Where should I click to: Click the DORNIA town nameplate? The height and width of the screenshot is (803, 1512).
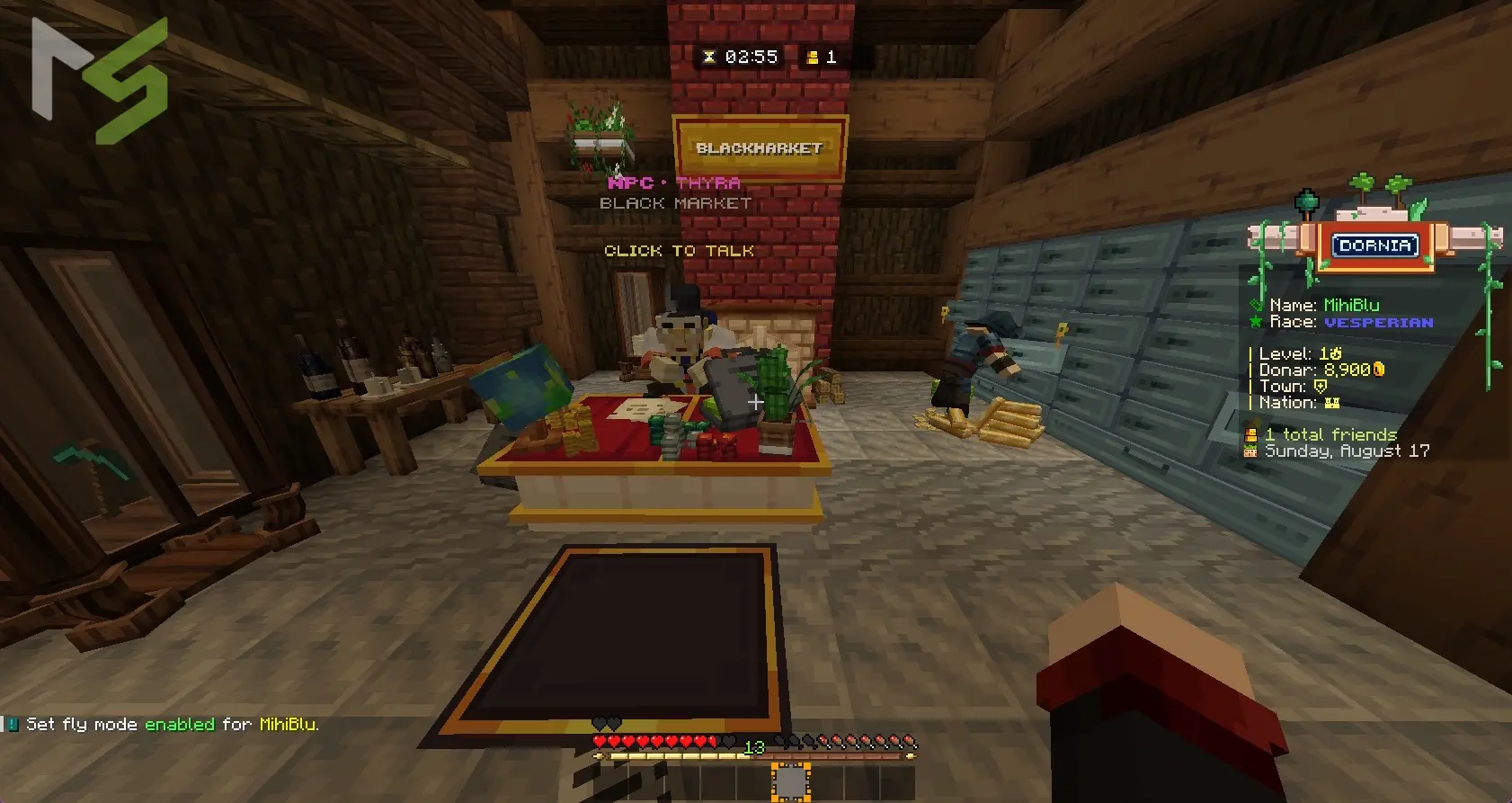click(x=1374, y=245)
